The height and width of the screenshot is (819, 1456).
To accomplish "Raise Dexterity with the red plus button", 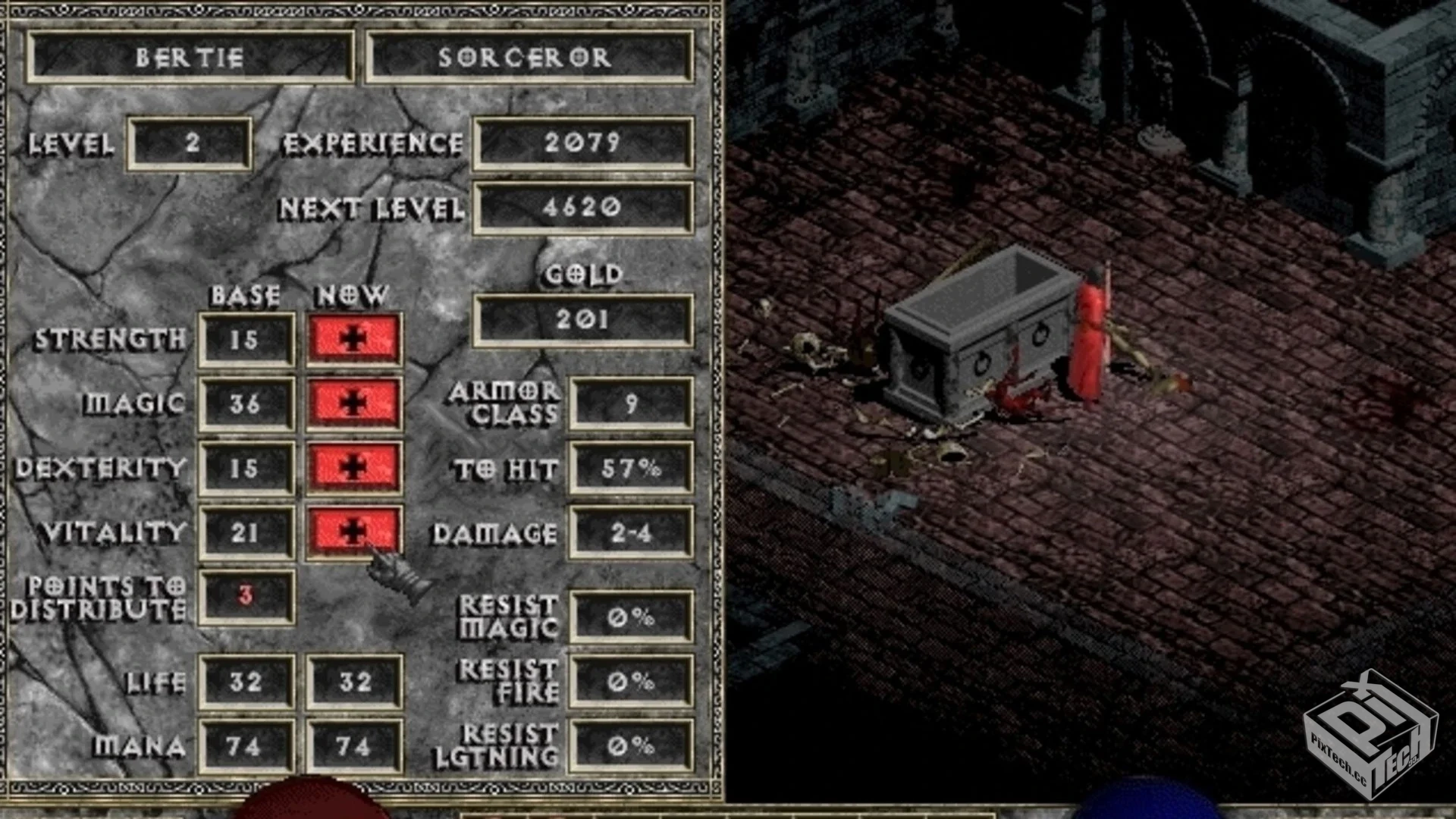I will point(353,467).
